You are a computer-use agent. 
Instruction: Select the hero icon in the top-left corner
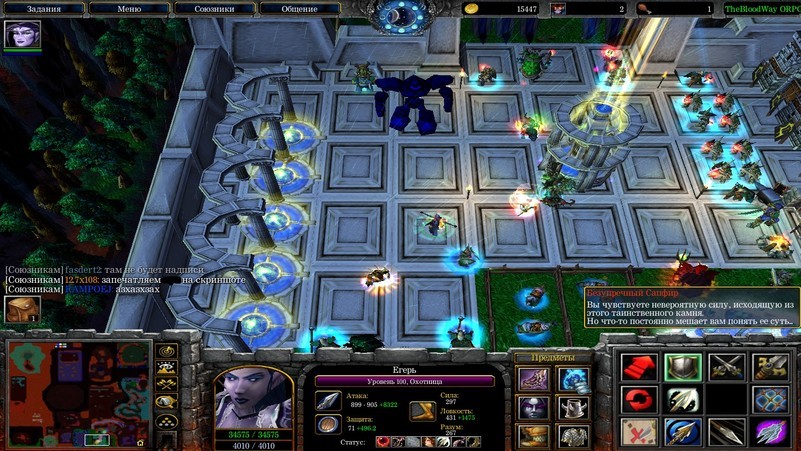click(x=22, y=35)
